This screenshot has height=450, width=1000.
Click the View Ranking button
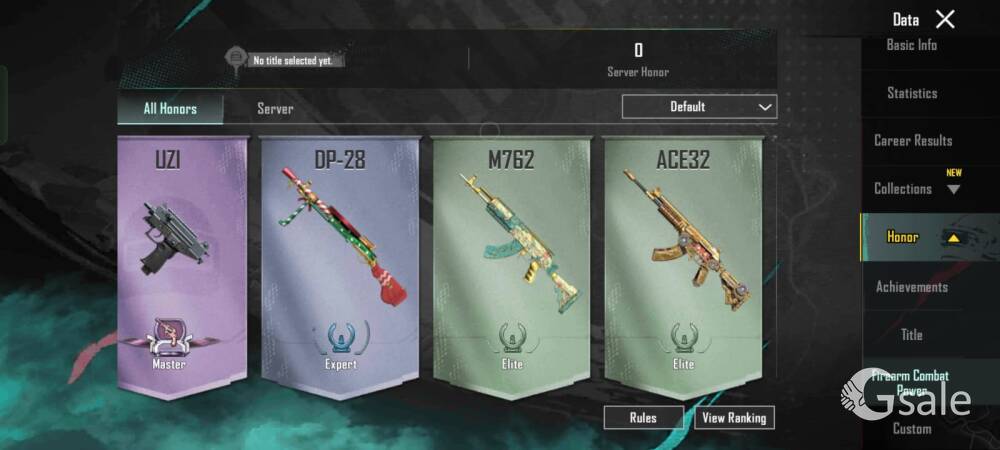click(734, 418)
